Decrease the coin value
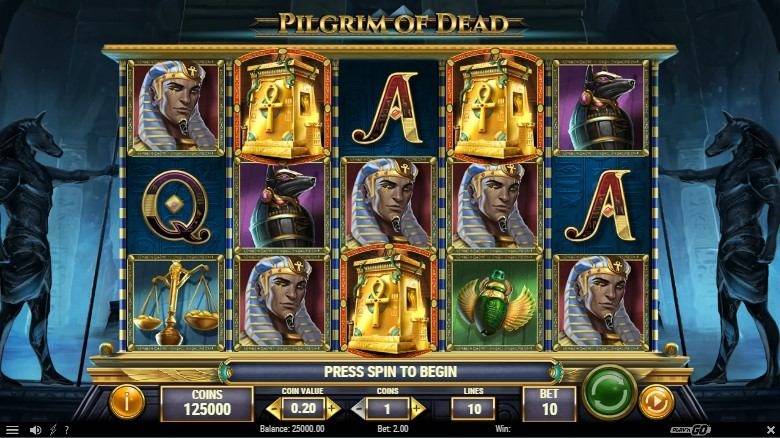Viewport: 780px width, 438px height. 274,408
